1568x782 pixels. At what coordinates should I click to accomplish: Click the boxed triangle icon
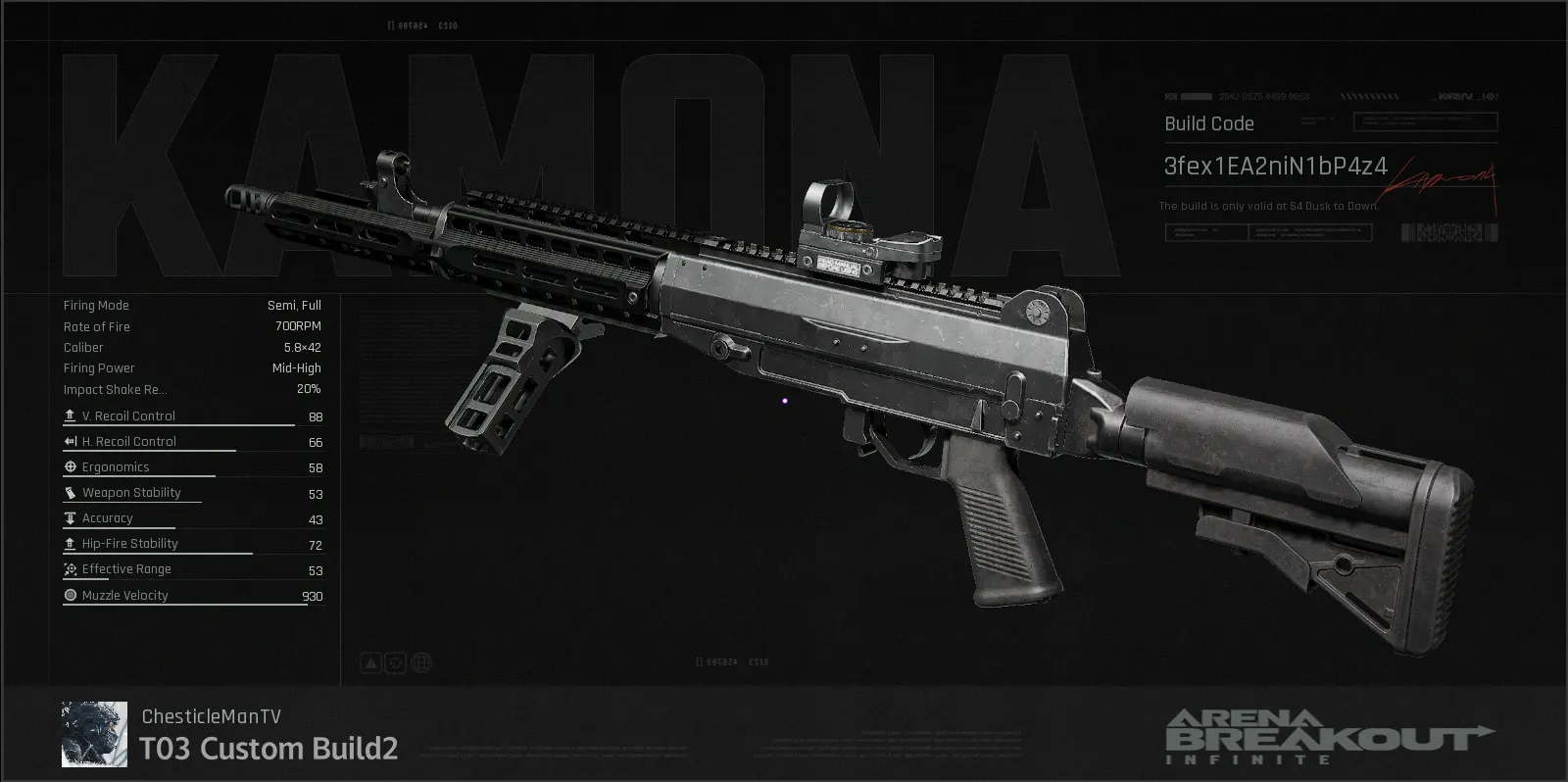pyautogui.click(x=370, y=663)
